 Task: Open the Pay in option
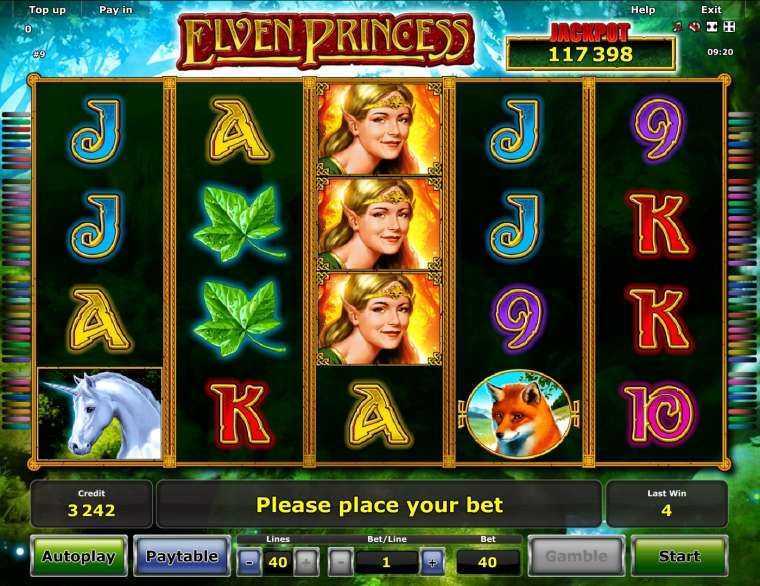click(116, 10)
